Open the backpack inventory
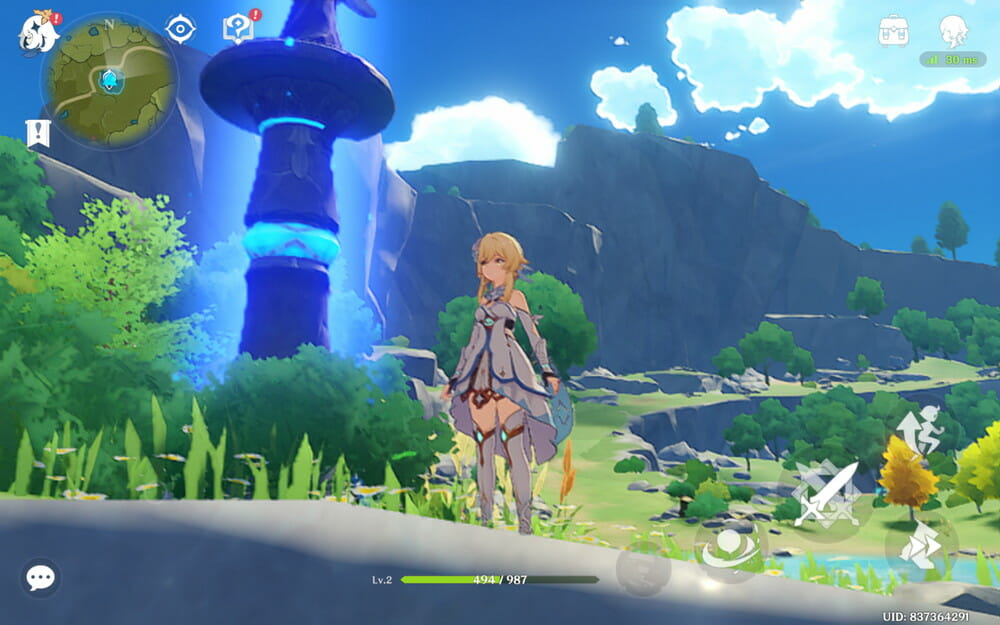Screen dimensions: 1000x625 click(893, 31)
